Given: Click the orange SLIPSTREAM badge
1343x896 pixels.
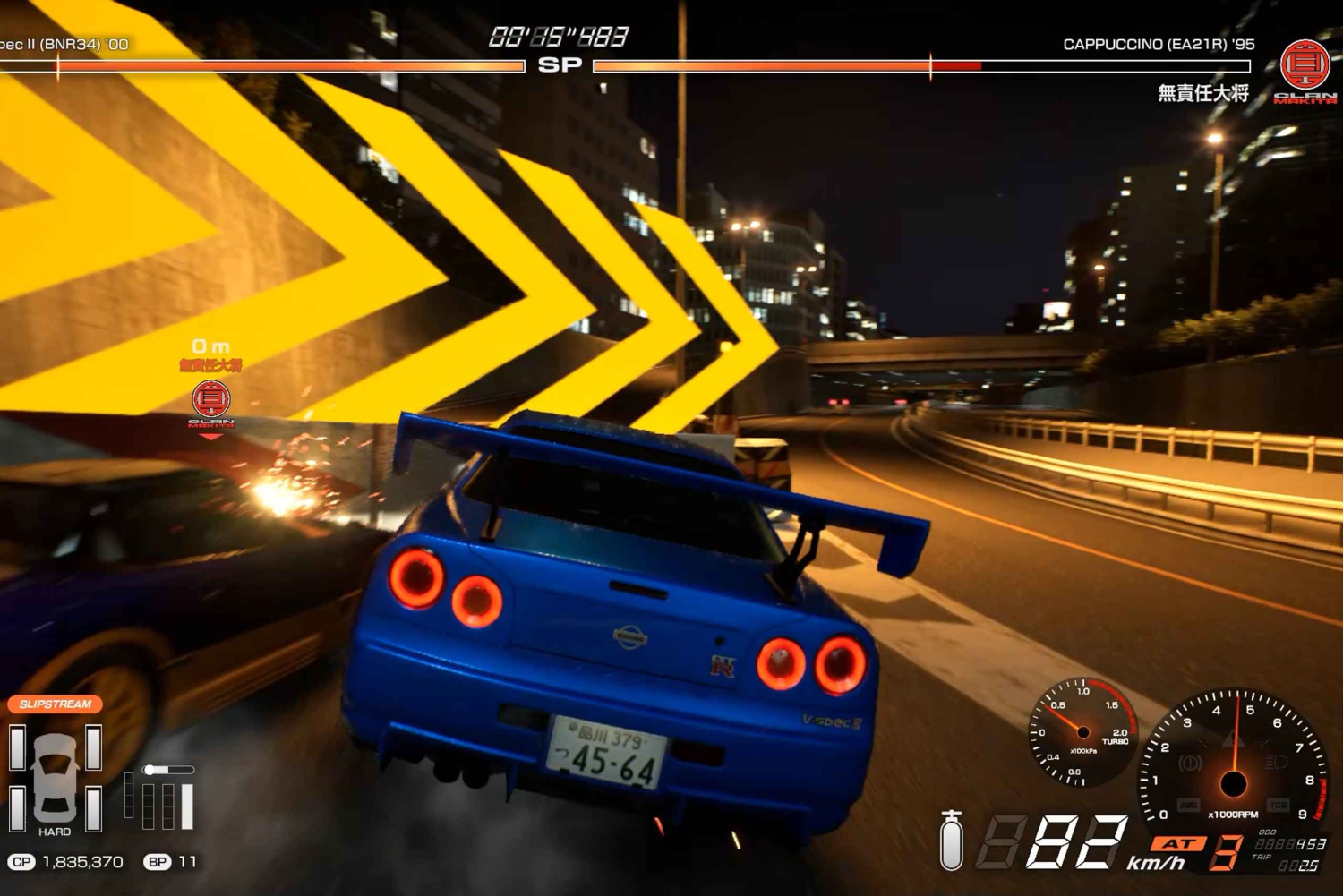Looking at the screenshot, I should coord(56,704).
